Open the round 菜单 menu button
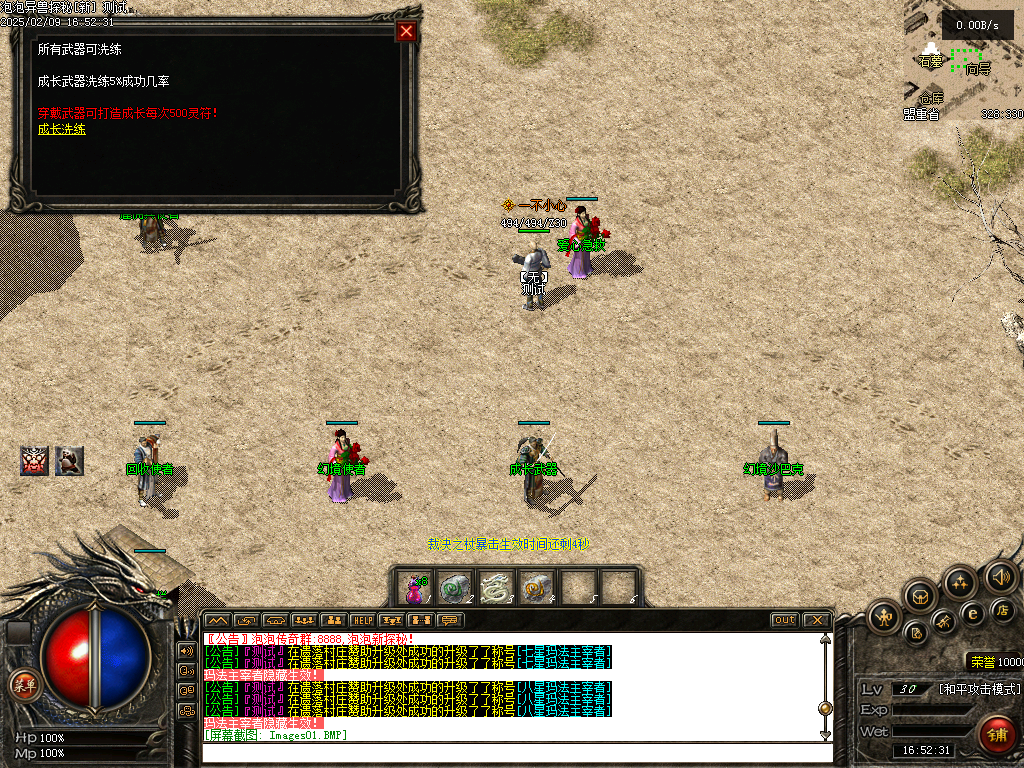 point(23,685)
